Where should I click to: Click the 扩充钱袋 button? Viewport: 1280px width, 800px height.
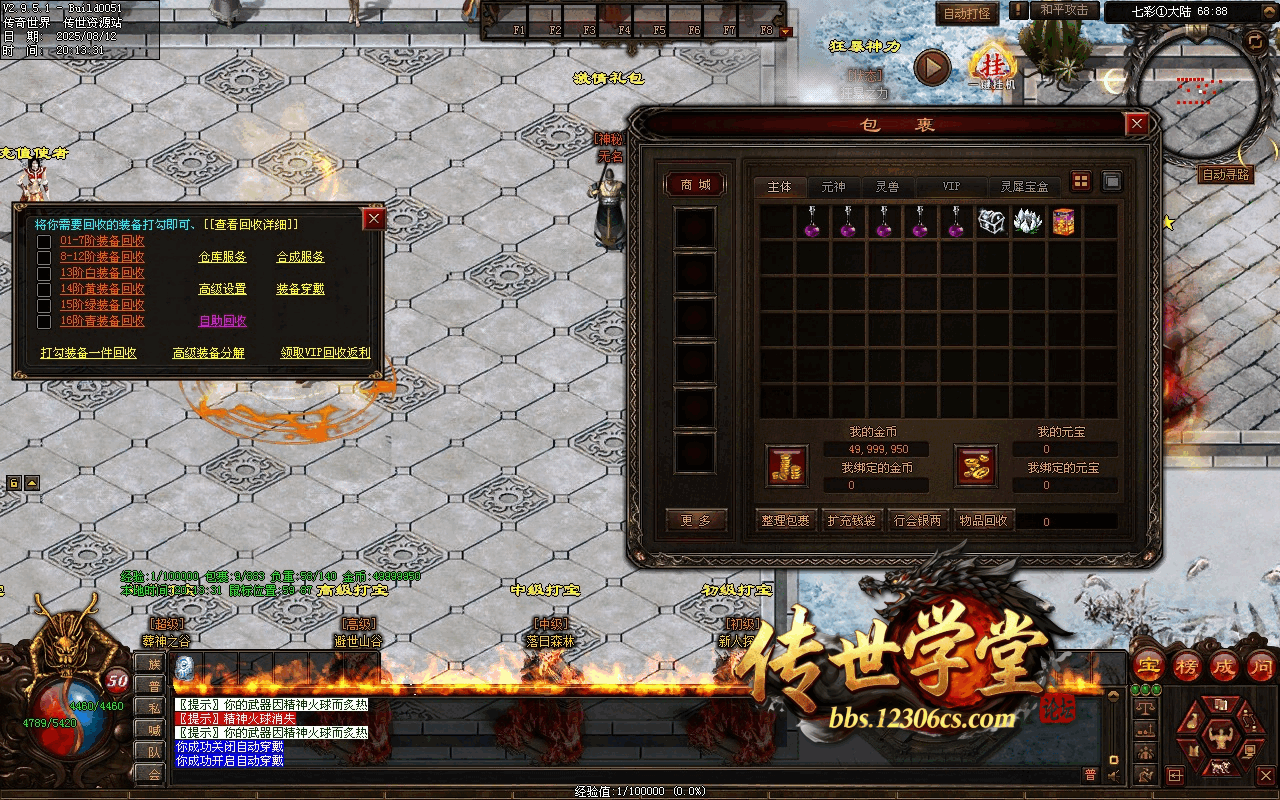[x=851, y=521]
